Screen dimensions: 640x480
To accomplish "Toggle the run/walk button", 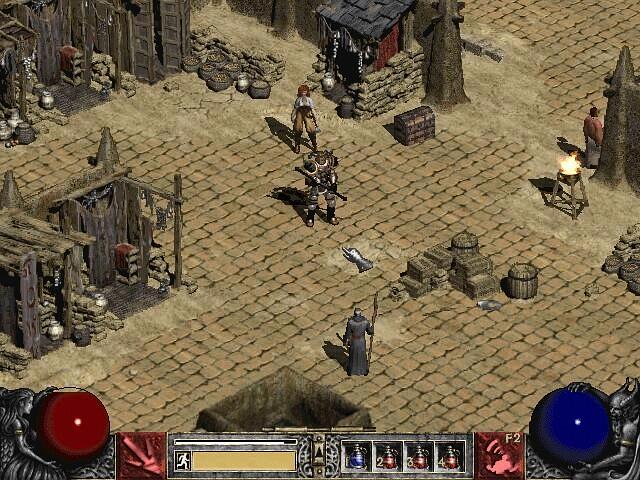I will coord(182,460).
